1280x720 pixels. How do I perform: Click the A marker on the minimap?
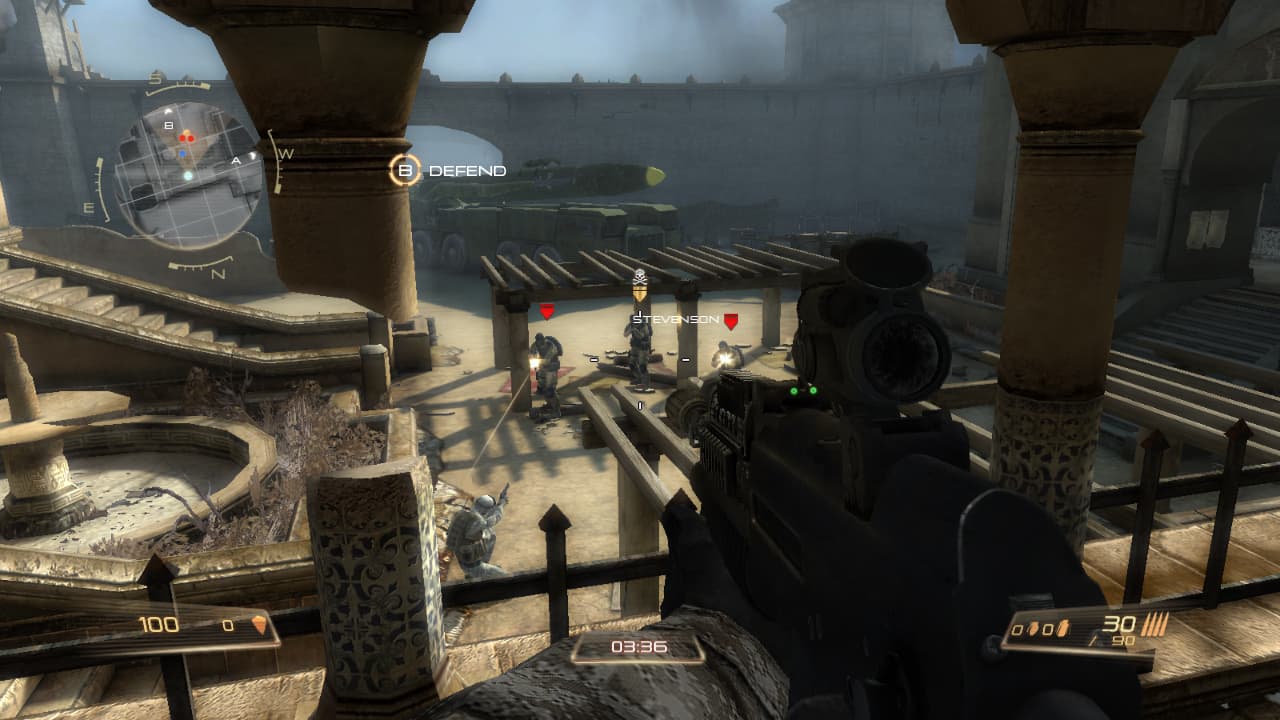236,160
